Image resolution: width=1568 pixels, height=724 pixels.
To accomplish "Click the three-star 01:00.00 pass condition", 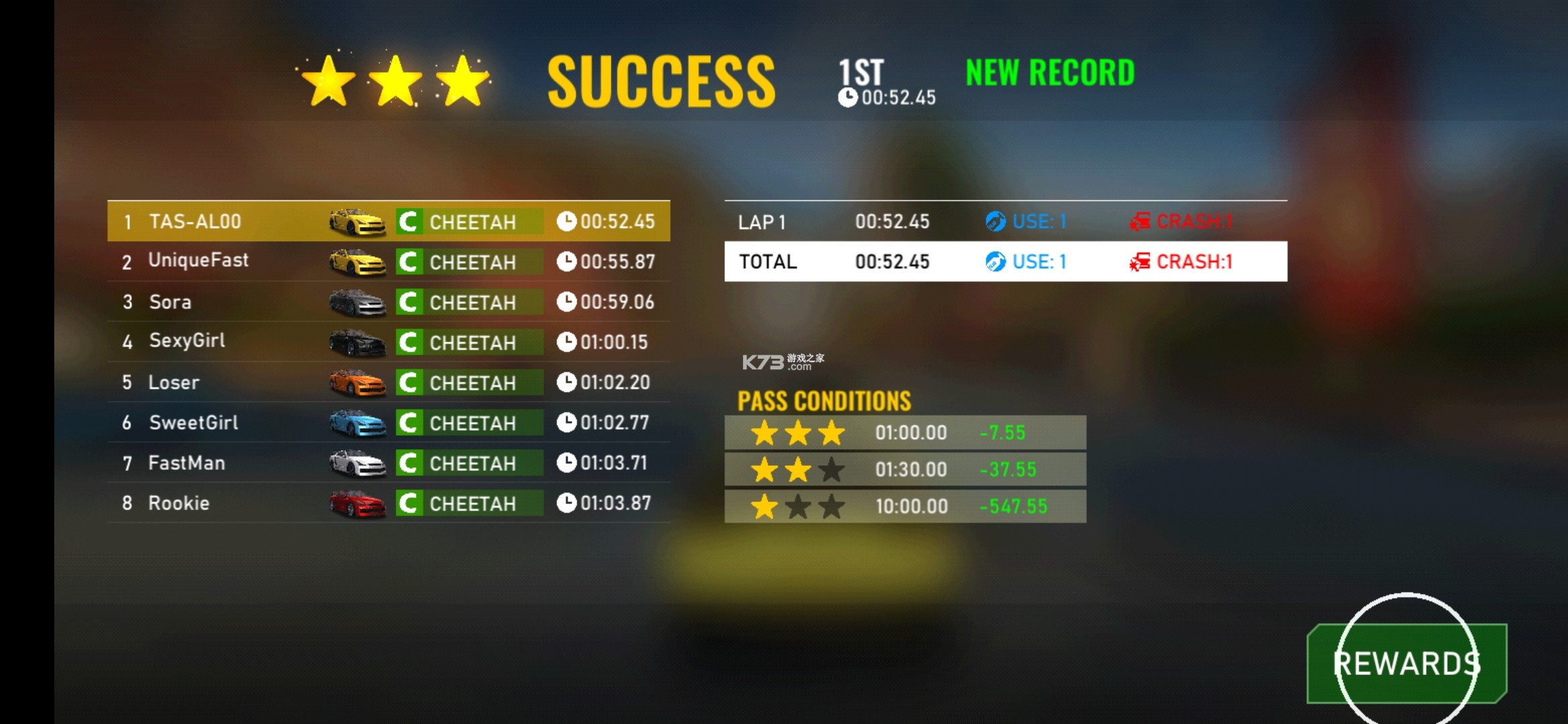I will (905, 432).
